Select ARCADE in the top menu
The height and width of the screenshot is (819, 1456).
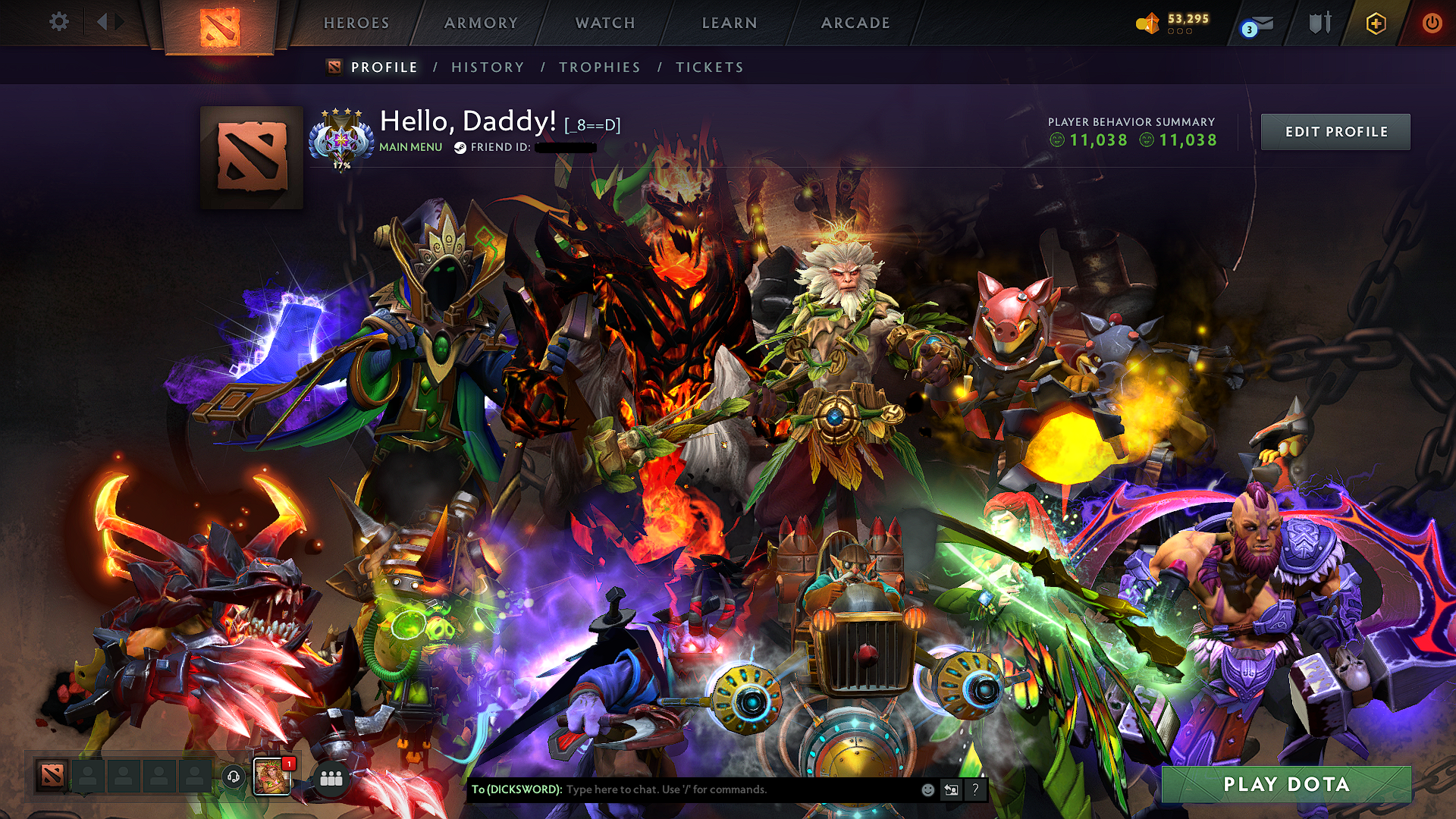[856, 23]
